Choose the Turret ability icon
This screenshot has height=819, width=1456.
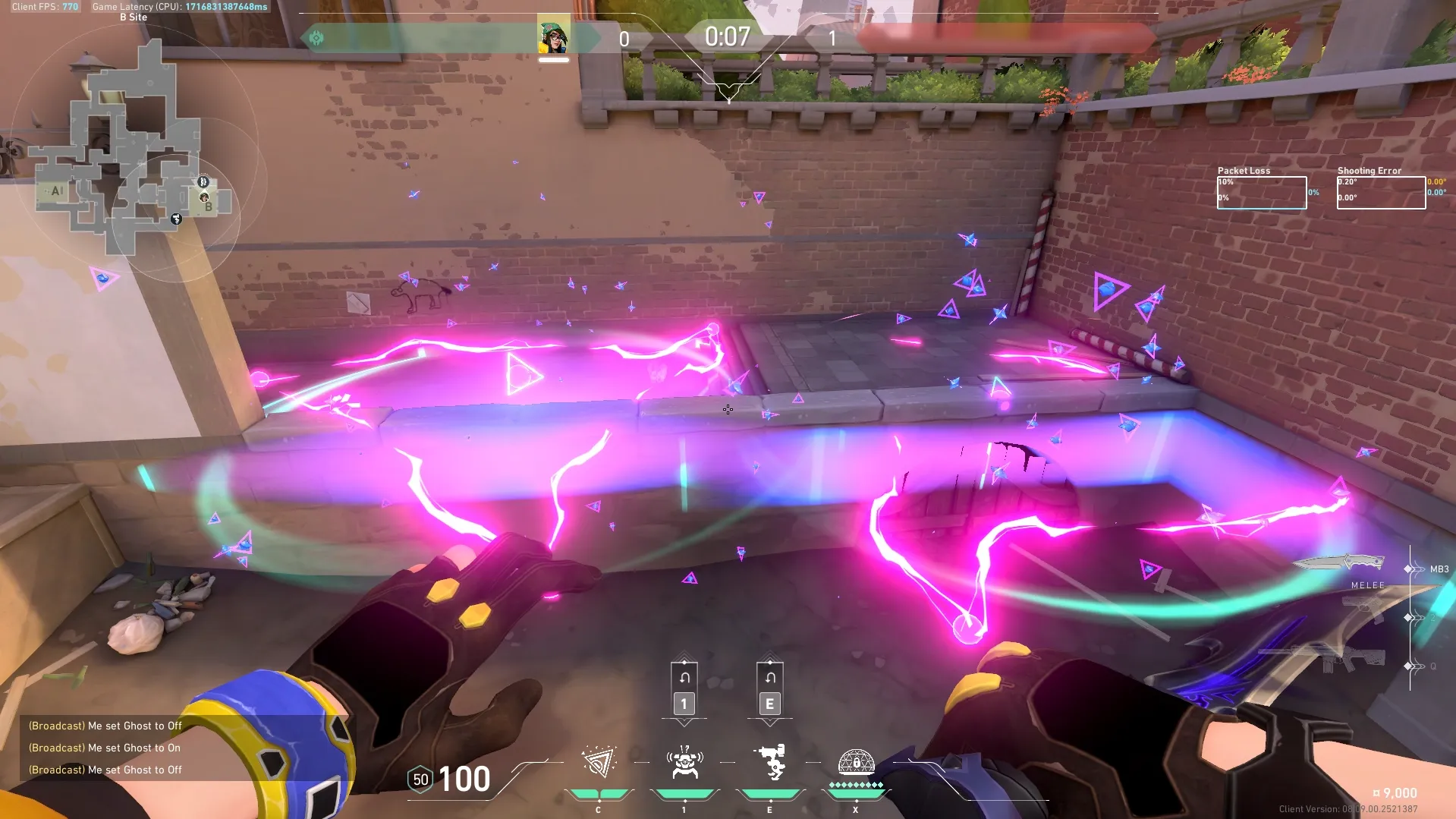[x=770, y=763]
